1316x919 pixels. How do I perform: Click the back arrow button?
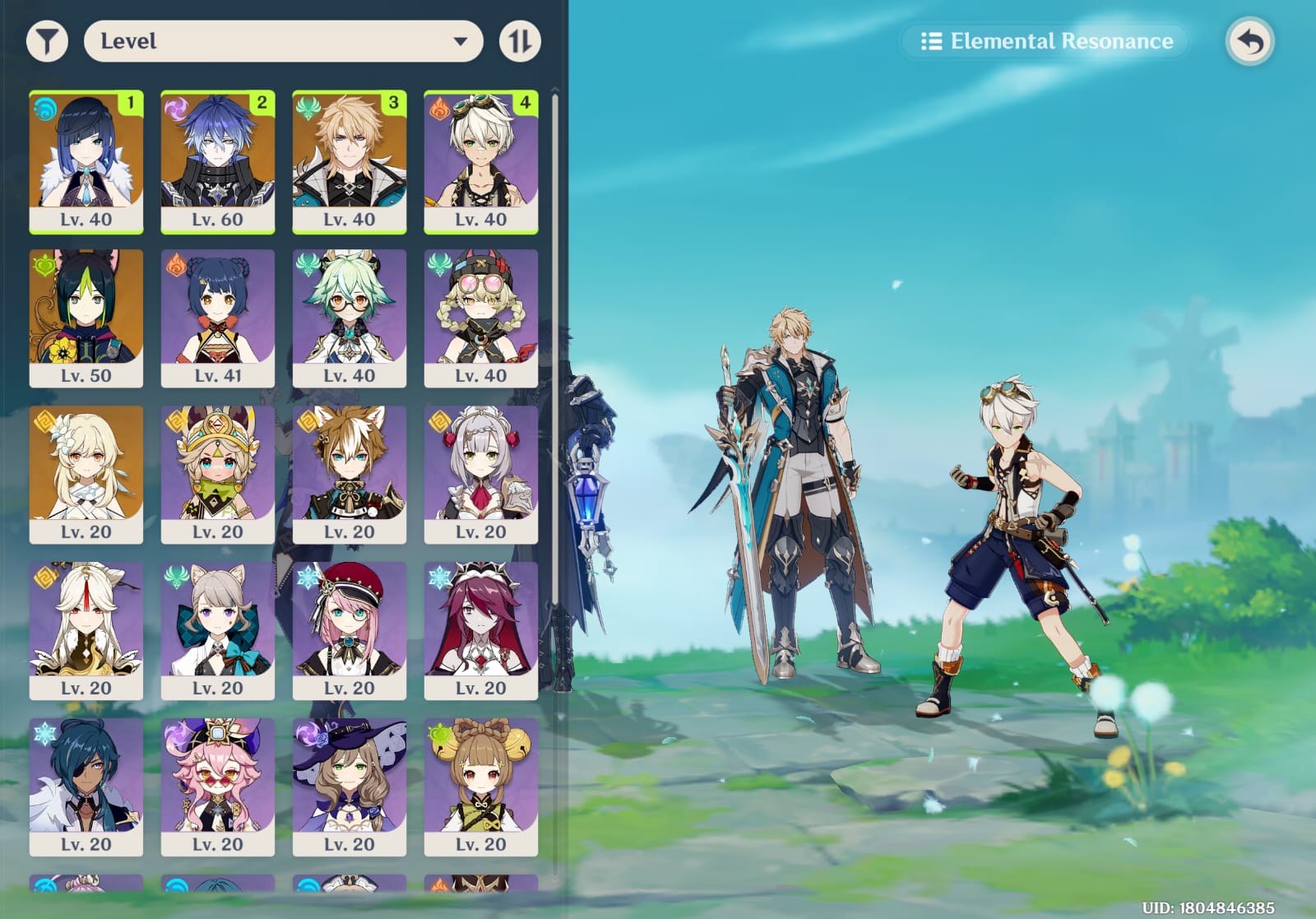(x=1249, y=41)
